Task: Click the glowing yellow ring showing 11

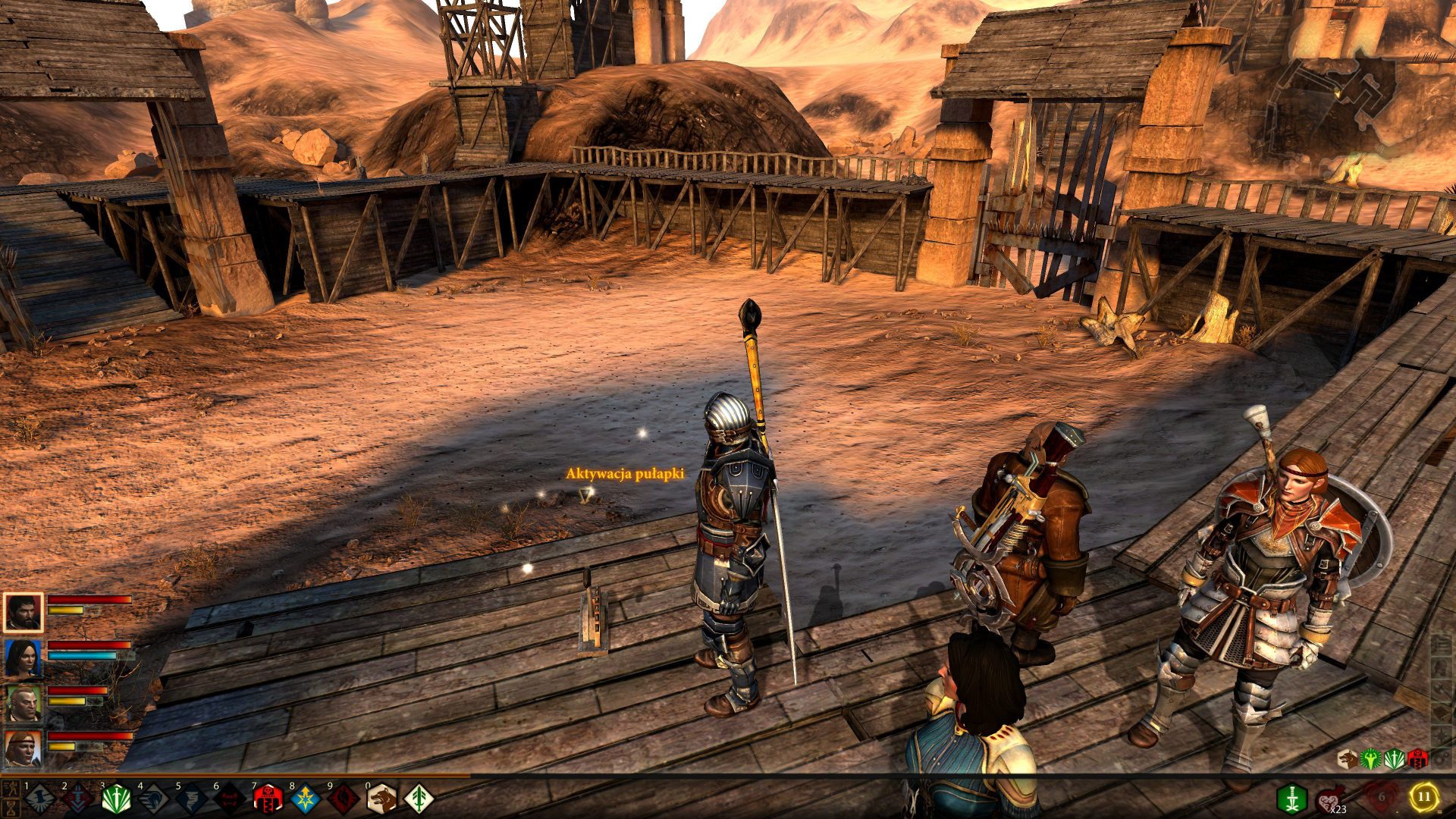Action: pyautogui.click(x=1423, y=797)
